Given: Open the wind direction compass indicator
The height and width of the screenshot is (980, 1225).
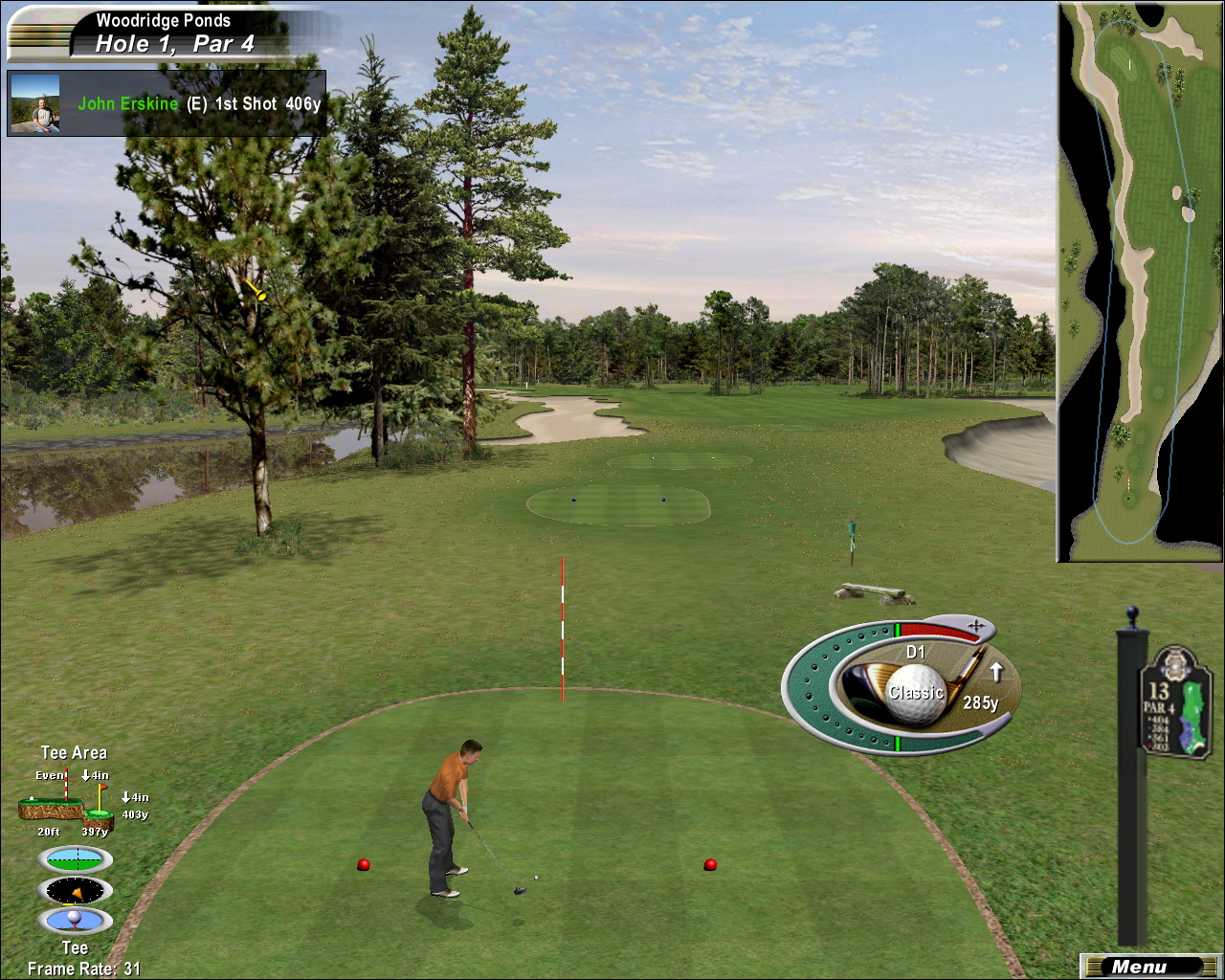Looking at the screenshot, I should 75,890.
